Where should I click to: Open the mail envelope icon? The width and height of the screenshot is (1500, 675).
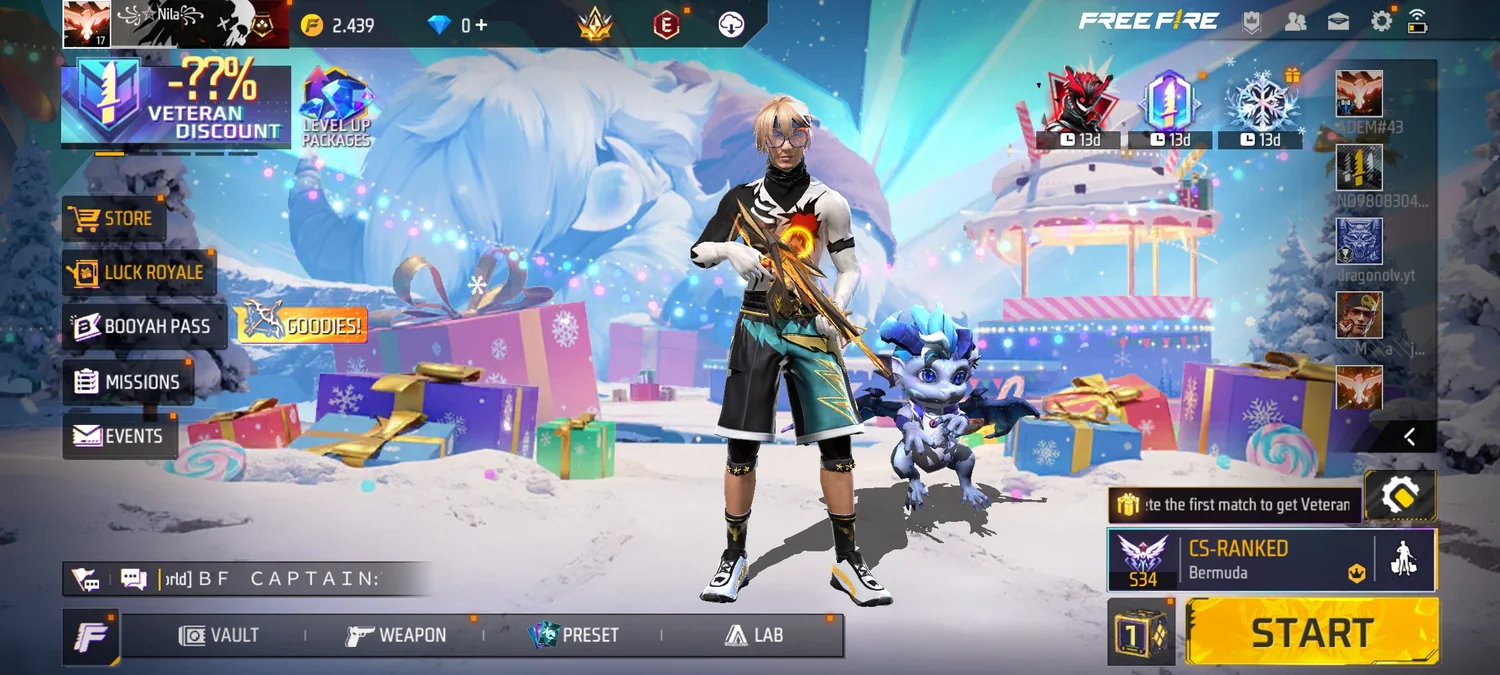click(x=1338, y=21)
